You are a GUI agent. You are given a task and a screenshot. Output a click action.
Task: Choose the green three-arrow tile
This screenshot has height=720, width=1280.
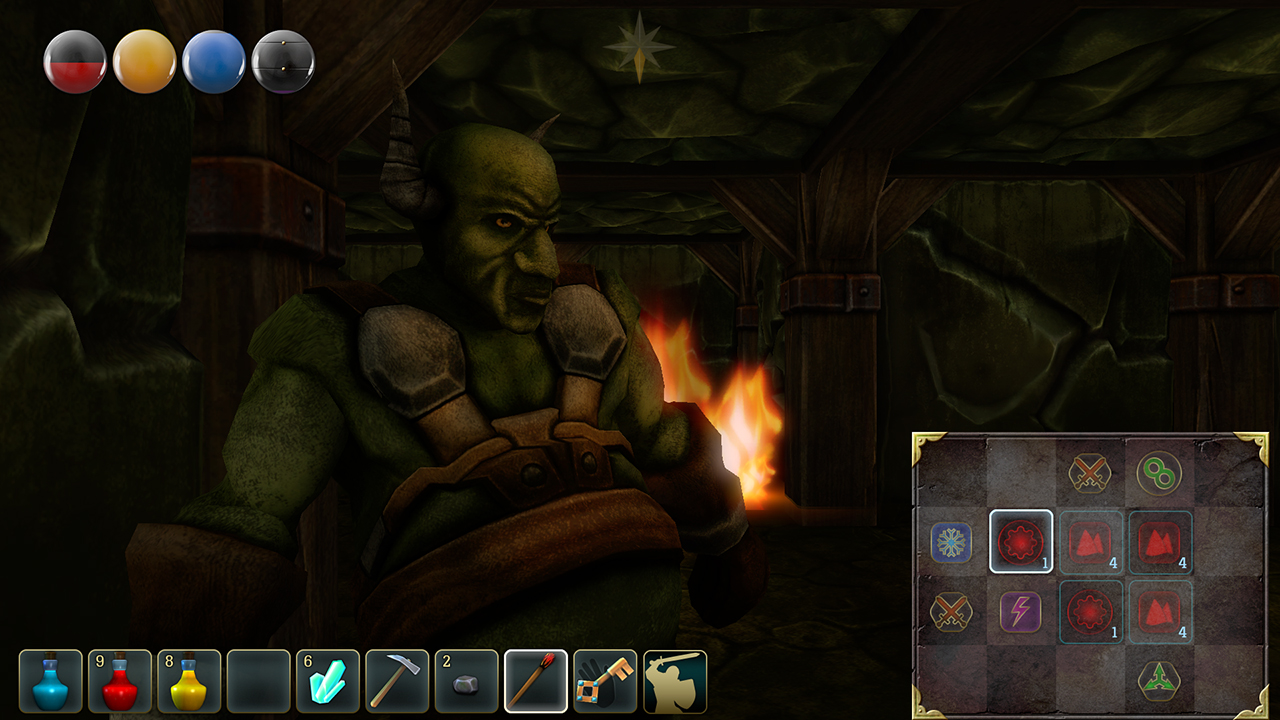point(1159,681)
